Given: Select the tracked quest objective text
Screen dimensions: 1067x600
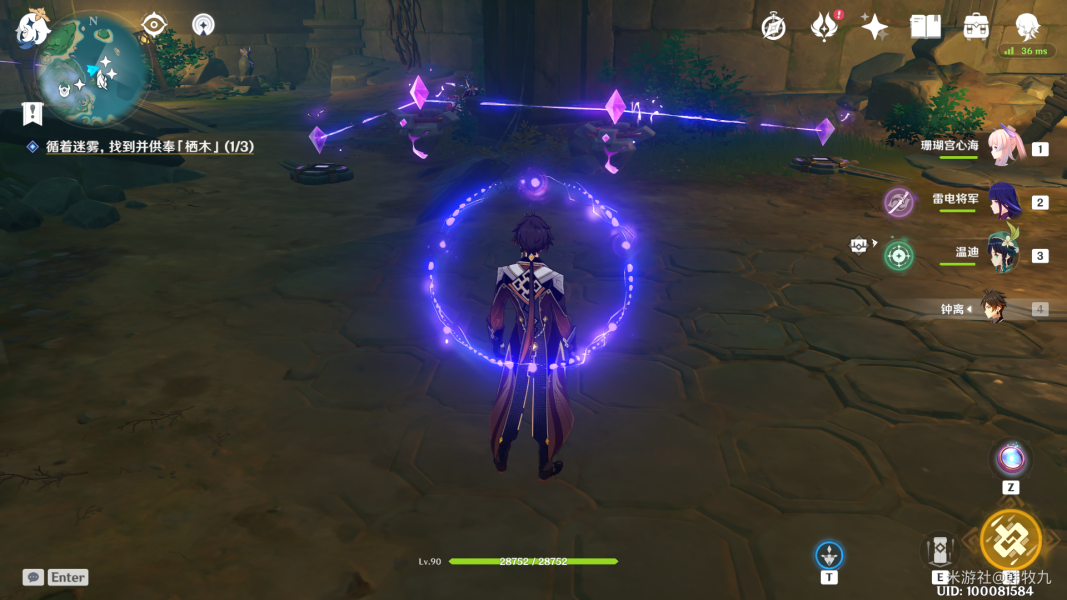Looking at the screenshot, I should (x=149, y=147).
